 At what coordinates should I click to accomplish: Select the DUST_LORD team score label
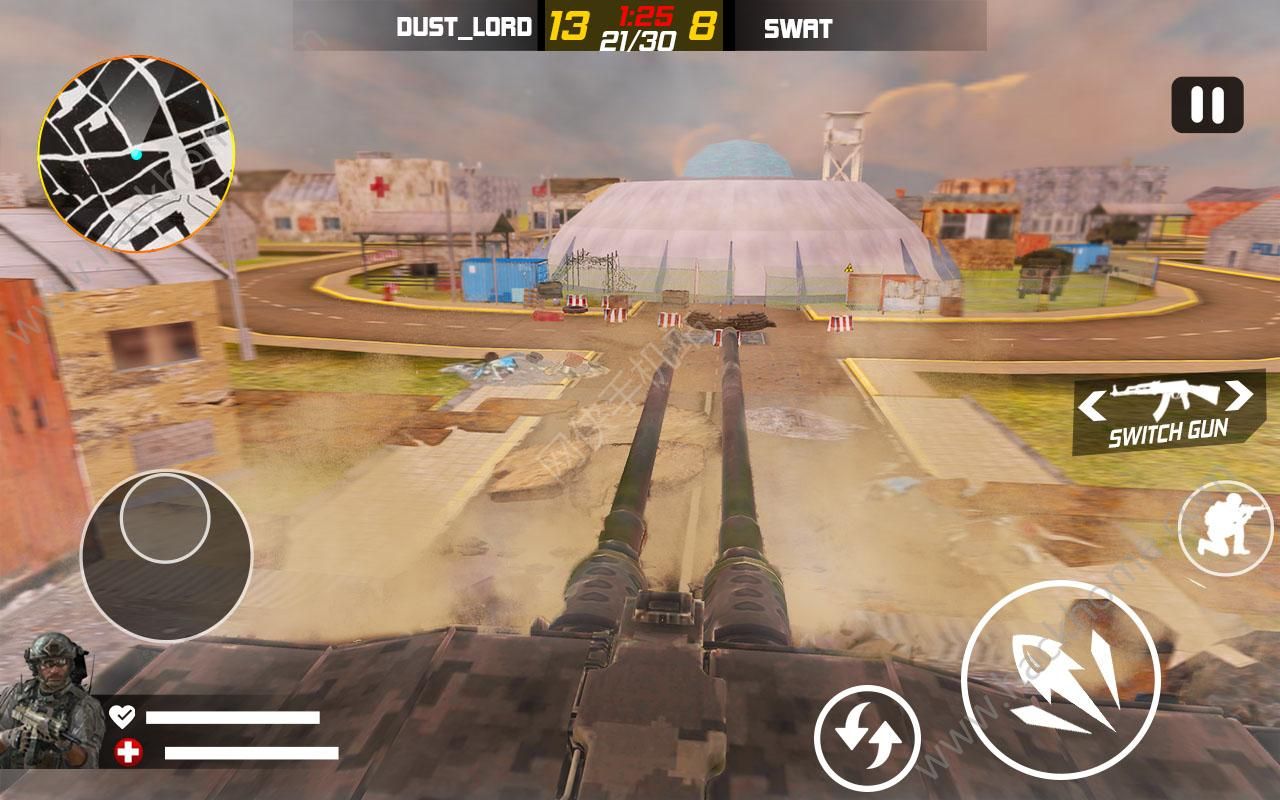pyautogui.click(x=466, y=28)
